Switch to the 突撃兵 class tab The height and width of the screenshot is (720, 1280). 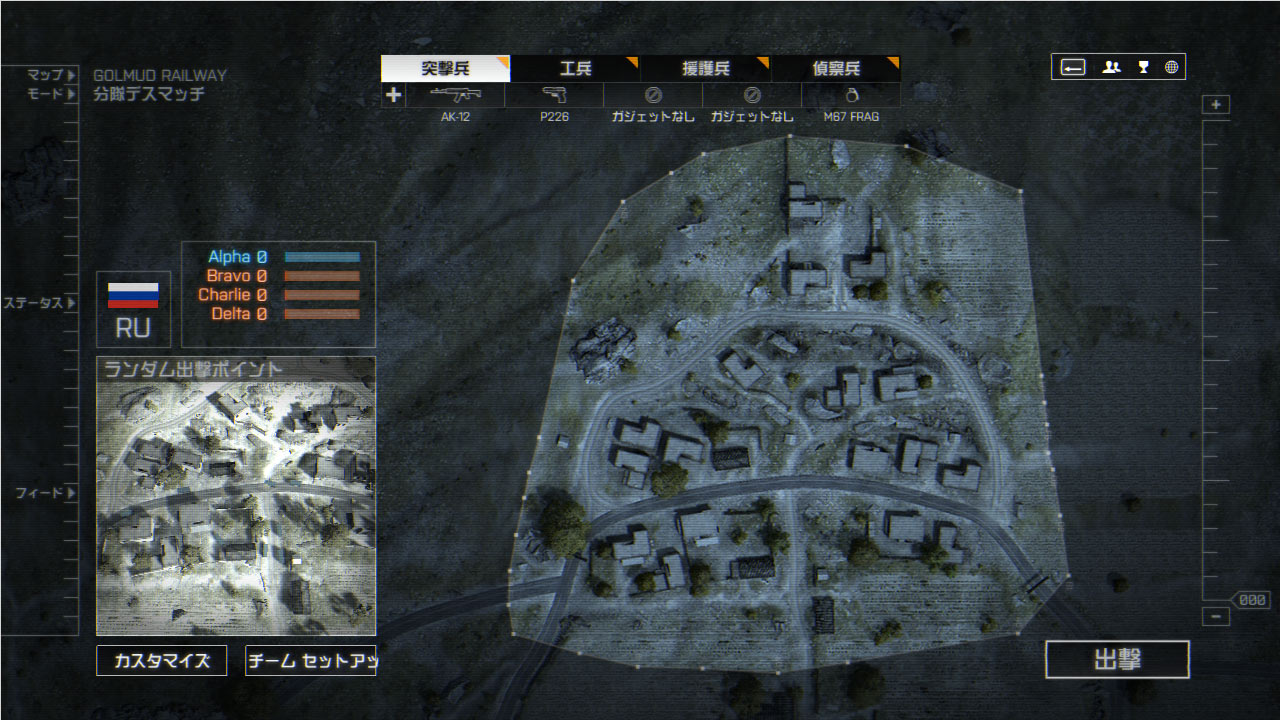(445, 69)
